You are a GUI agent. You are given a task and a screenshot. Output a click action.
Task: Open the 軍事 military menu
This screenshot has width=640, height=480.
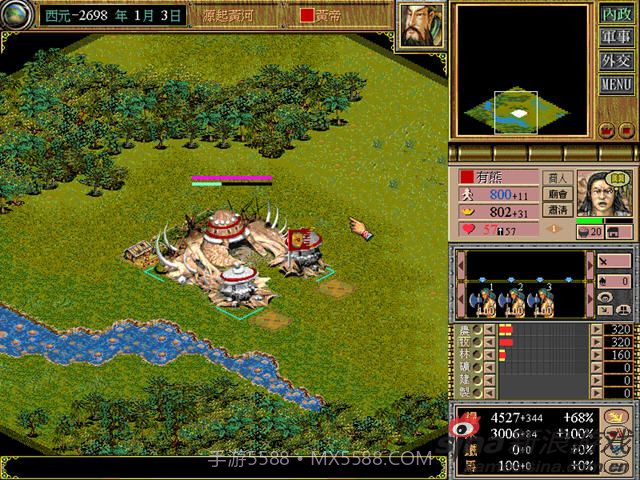point(616,38)
